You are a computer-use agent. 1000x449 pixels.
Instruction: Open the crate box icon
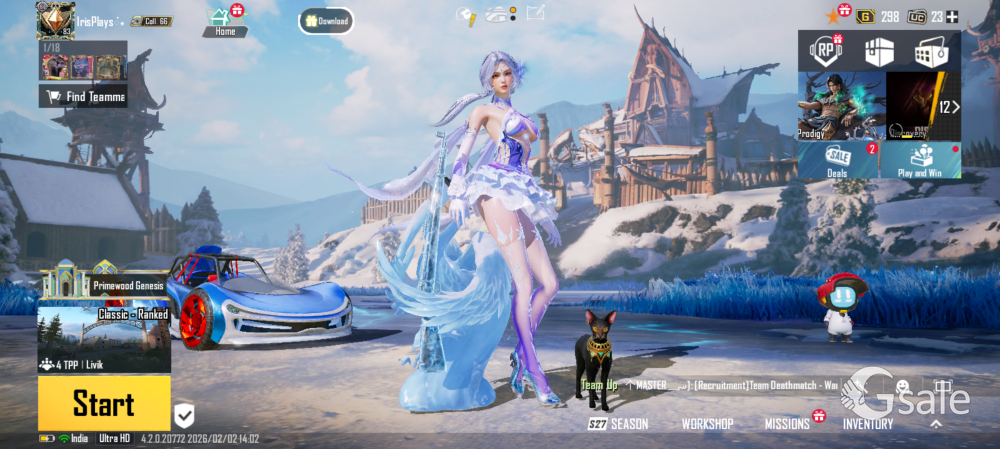[878, 52]
